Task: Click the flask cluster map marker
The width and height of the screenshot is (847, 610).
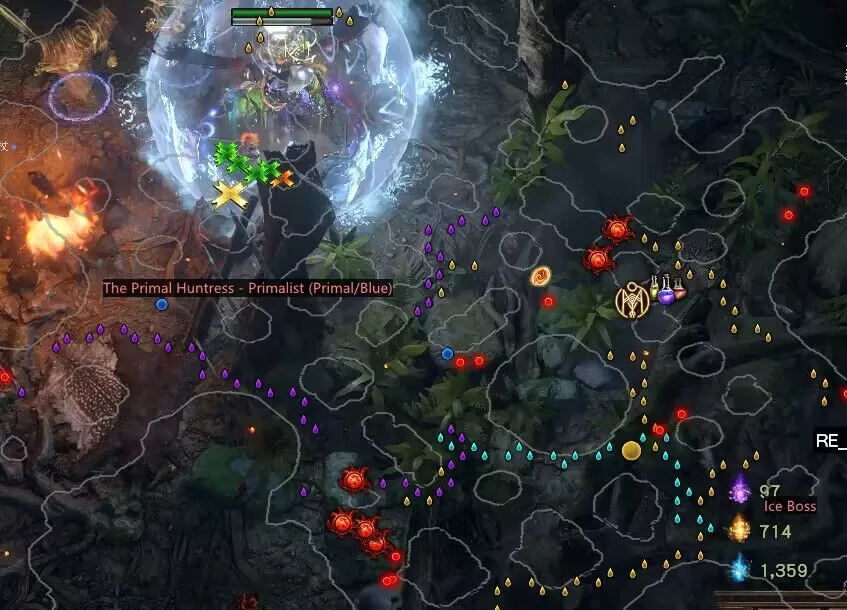Action: coord(669,291)
